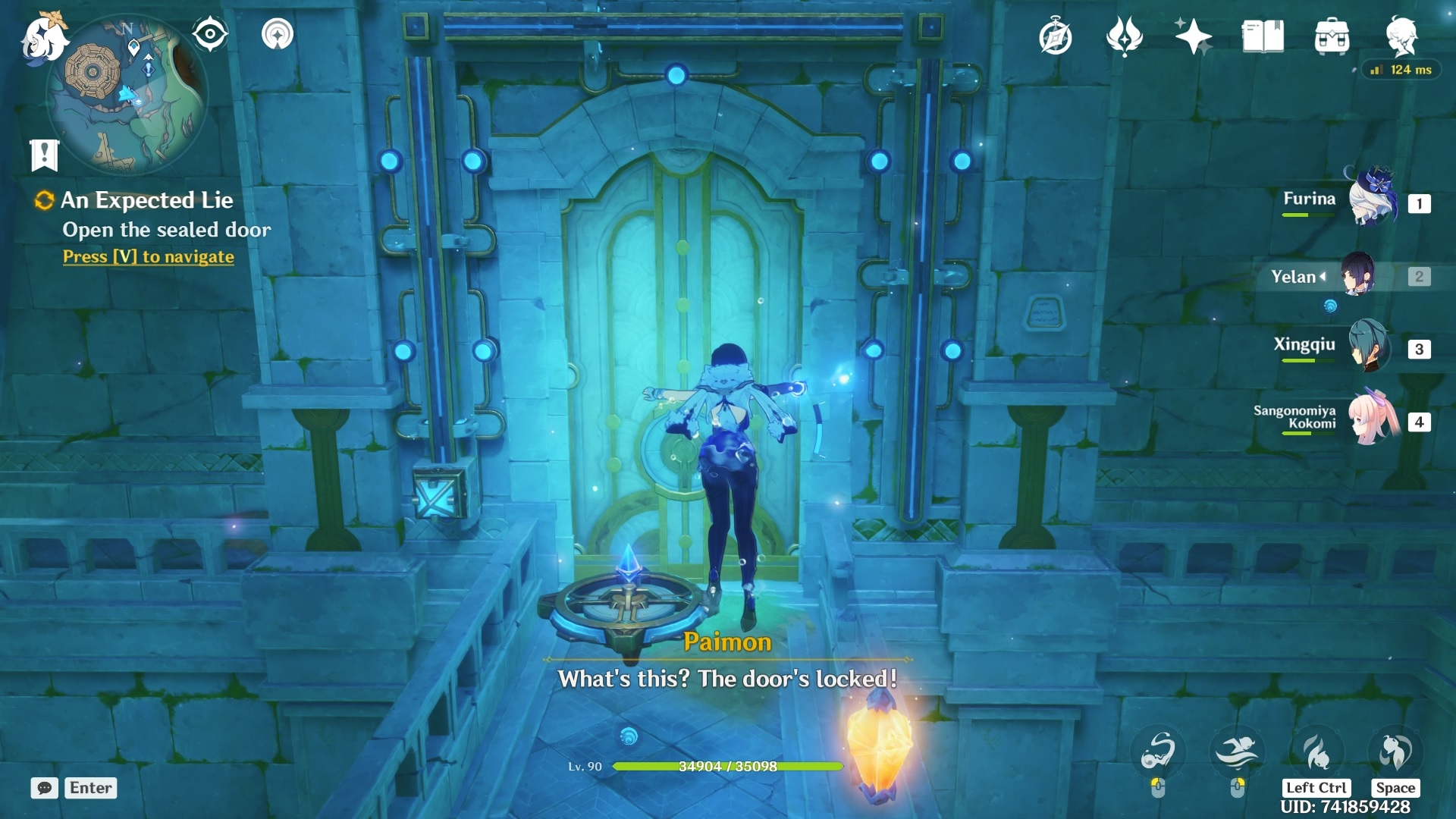Open the character profile icon

[x=1401, y=36]
